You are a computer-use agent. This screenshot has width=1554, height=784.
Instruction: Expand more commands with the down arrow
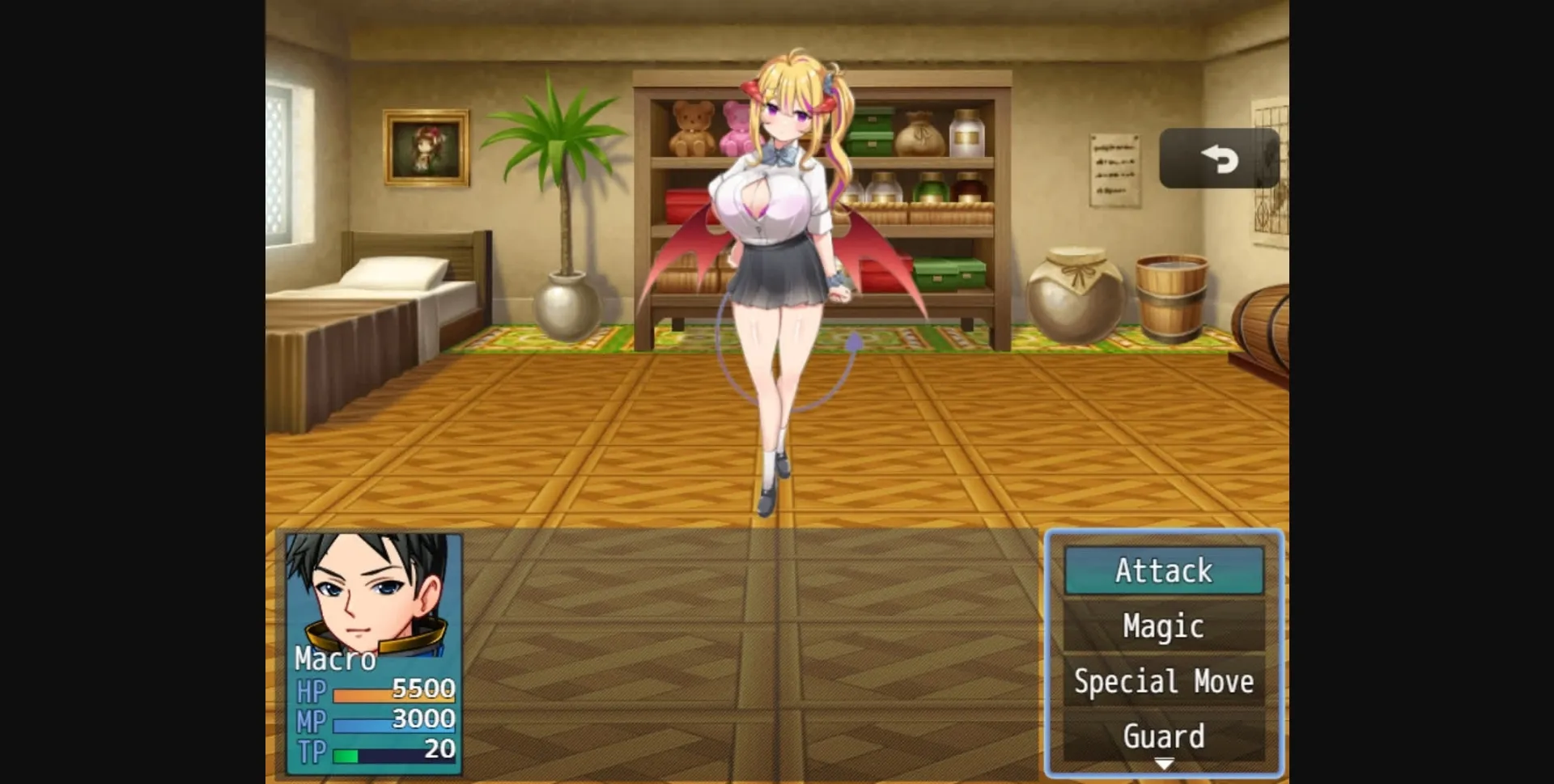click(x=1163, y=762)
